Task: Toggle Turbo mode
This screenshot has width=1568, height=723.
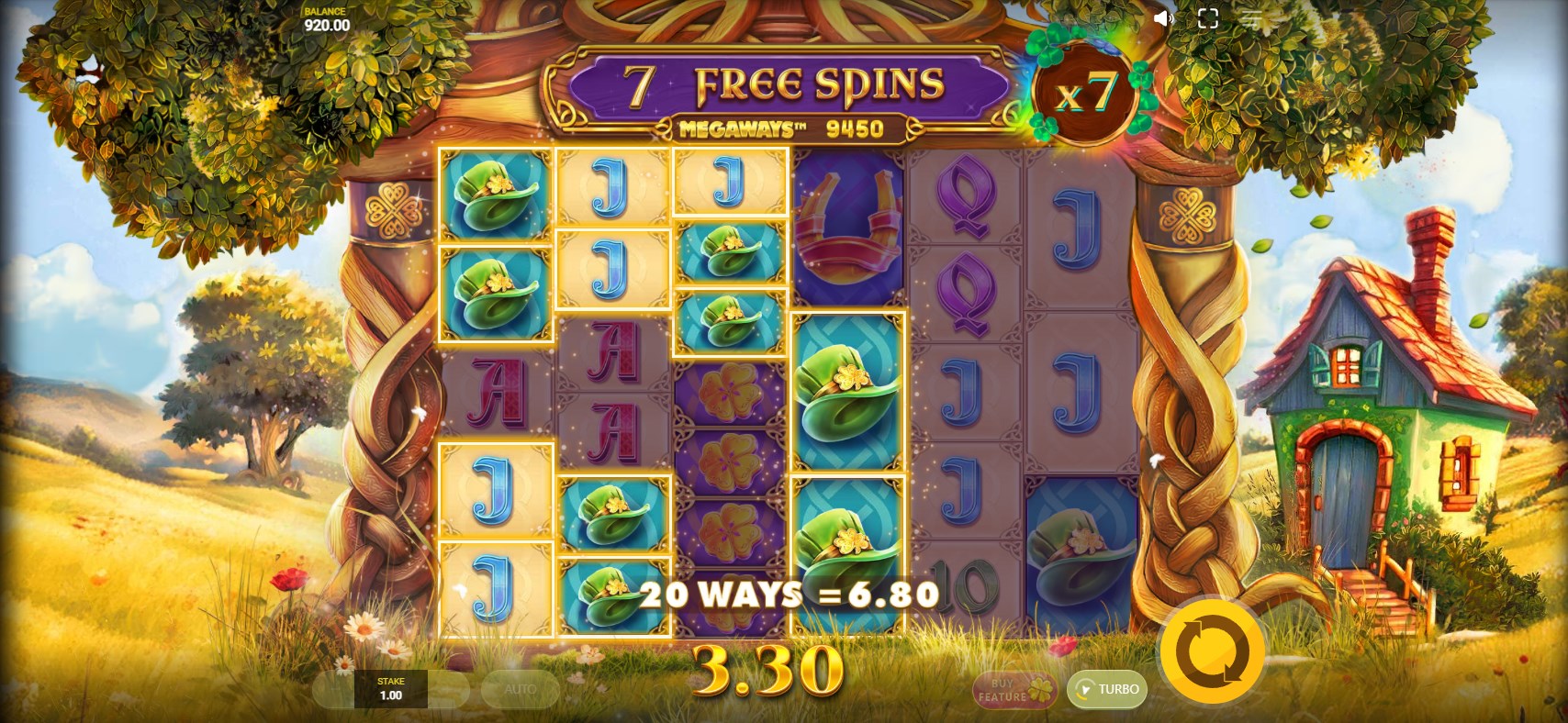Action: [1107, 689]
